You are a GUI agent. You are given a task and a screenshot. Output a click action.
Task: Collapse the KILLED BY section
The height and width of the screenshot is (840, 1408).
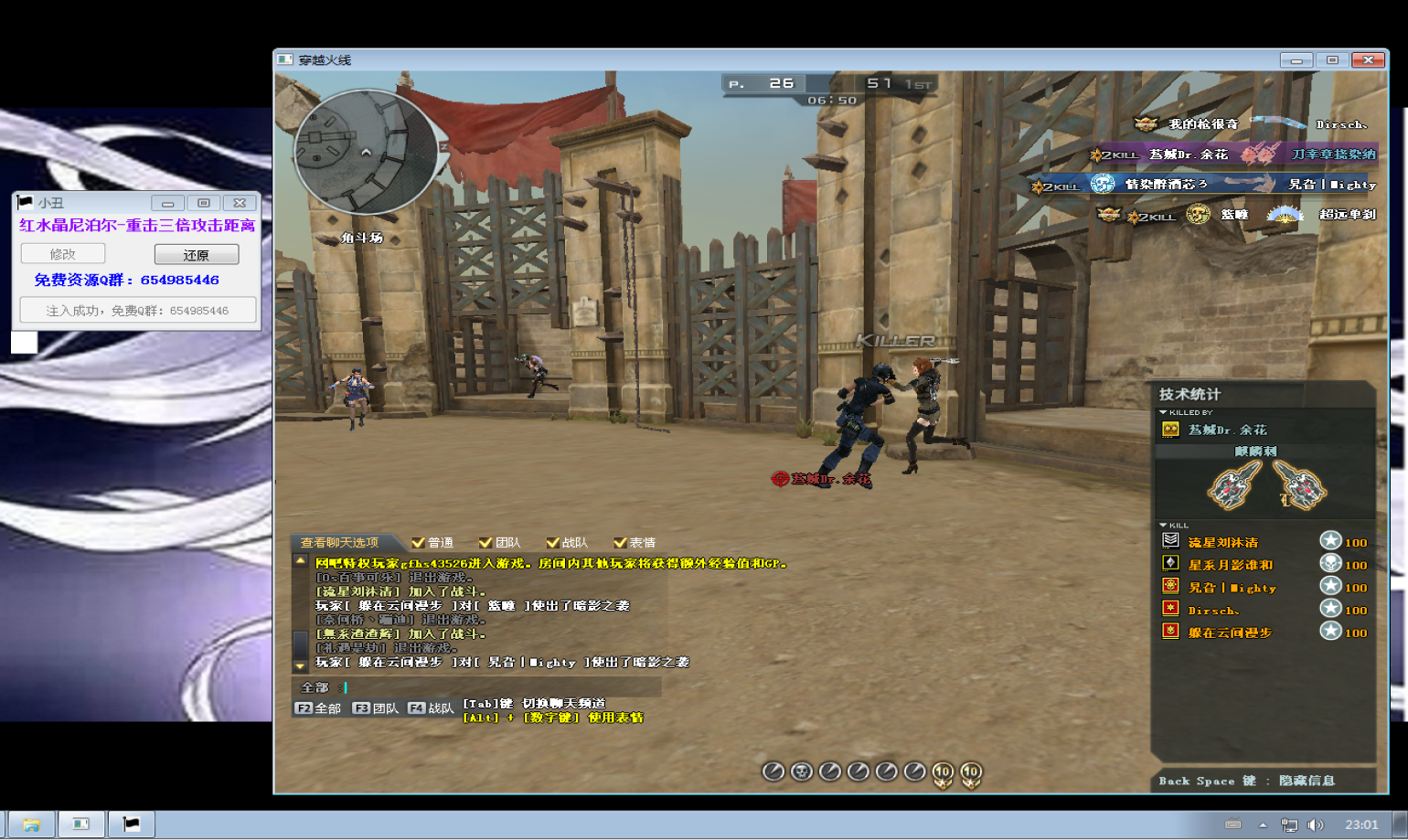click(x=1163, y=412)
